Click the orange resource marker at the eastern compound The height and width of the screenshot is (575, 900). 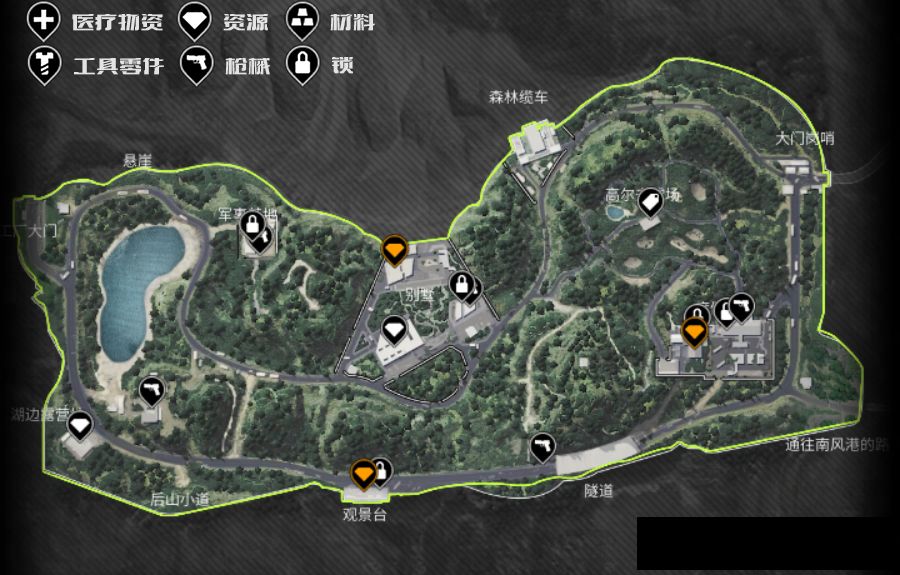coord(694,330)
